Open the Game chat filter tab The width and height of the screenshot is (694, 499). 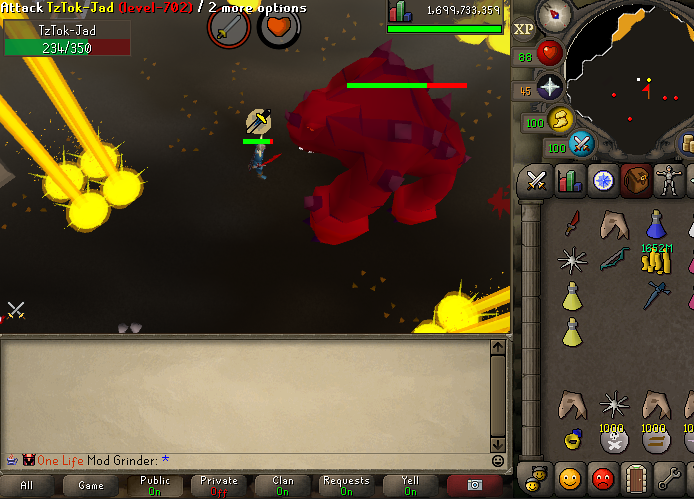[91, 485]
